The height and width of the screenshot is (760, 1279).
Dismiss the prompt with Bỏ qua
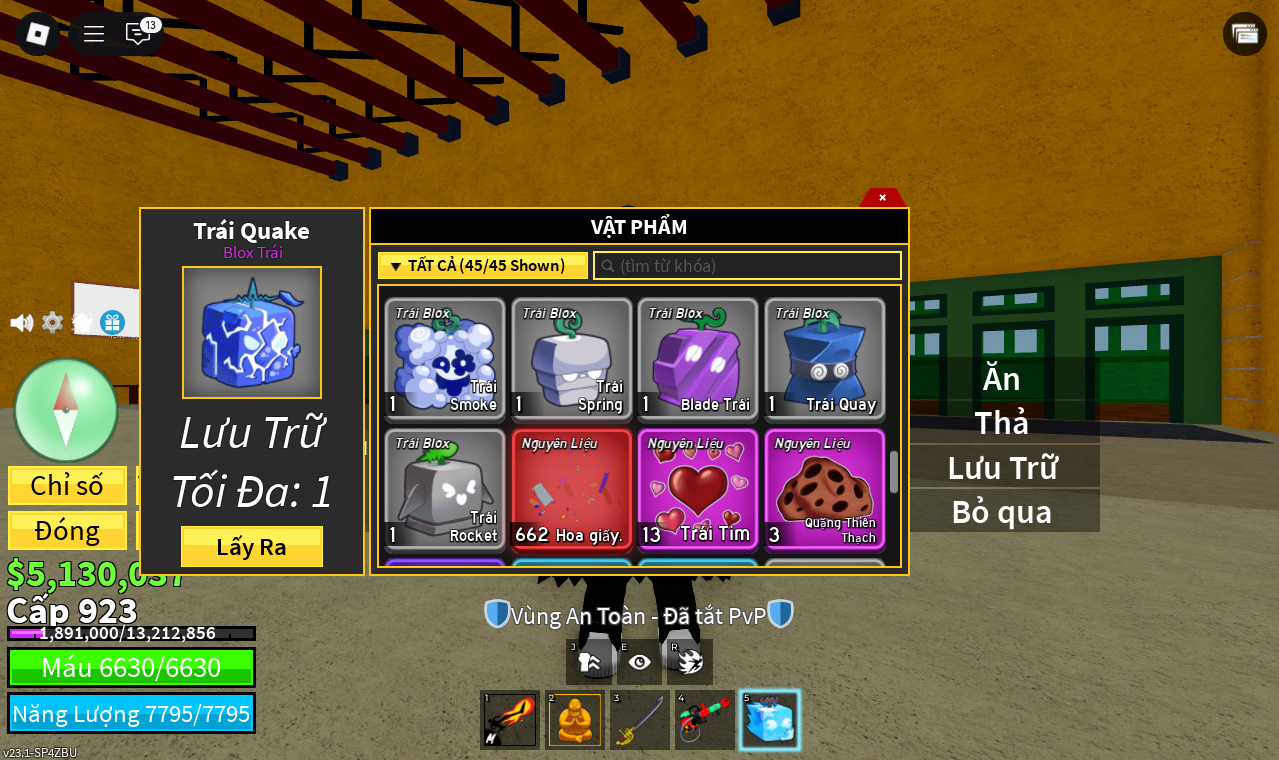(1001, 511)
